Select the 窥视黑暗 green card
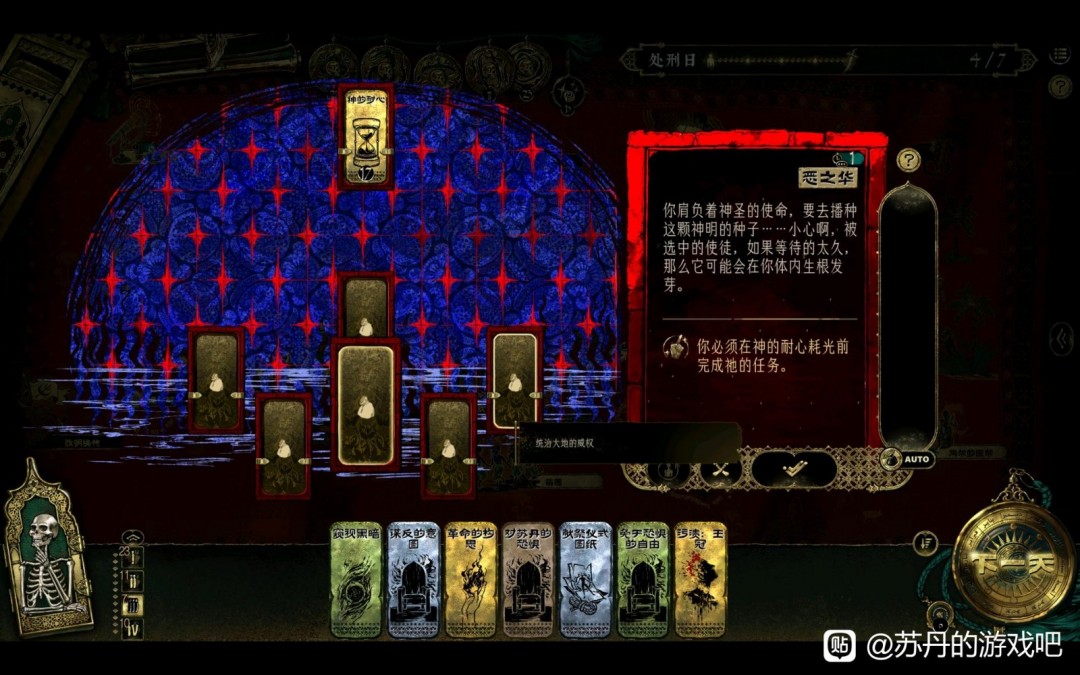The width and height of the screenshot is (1080, 675). coord(357,580)
